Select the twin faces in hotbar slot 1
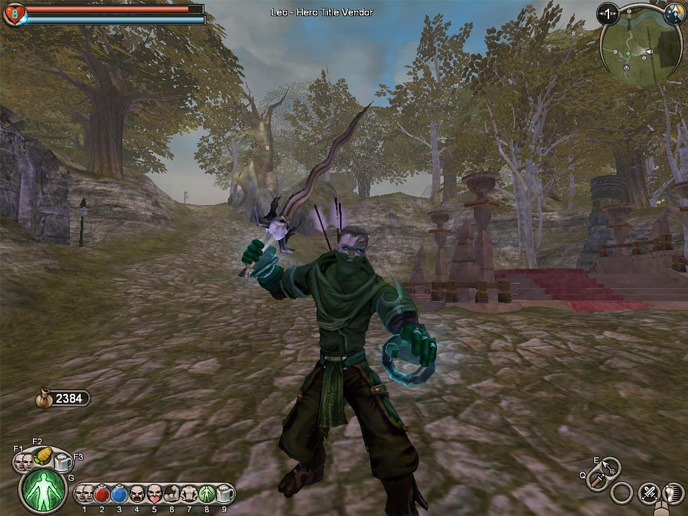 pos(84,493)
